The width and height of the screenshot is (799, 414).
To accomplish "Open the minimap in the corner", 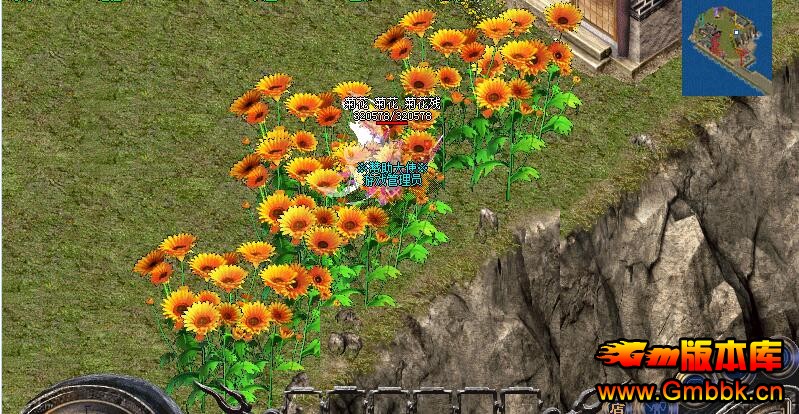I will [727, 45].
